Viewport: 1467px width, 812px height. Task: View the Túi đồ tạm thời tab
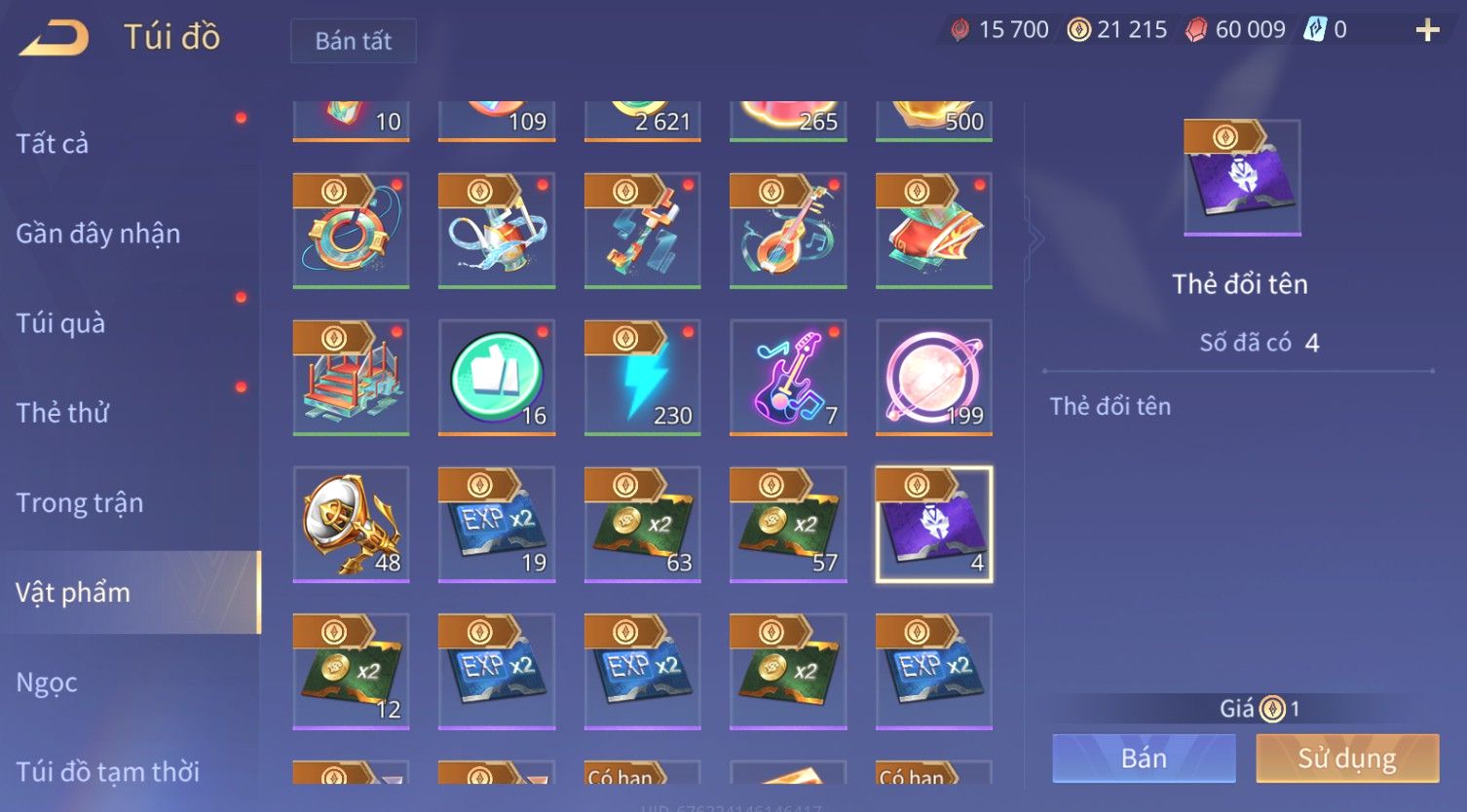(x=107, y=771)
